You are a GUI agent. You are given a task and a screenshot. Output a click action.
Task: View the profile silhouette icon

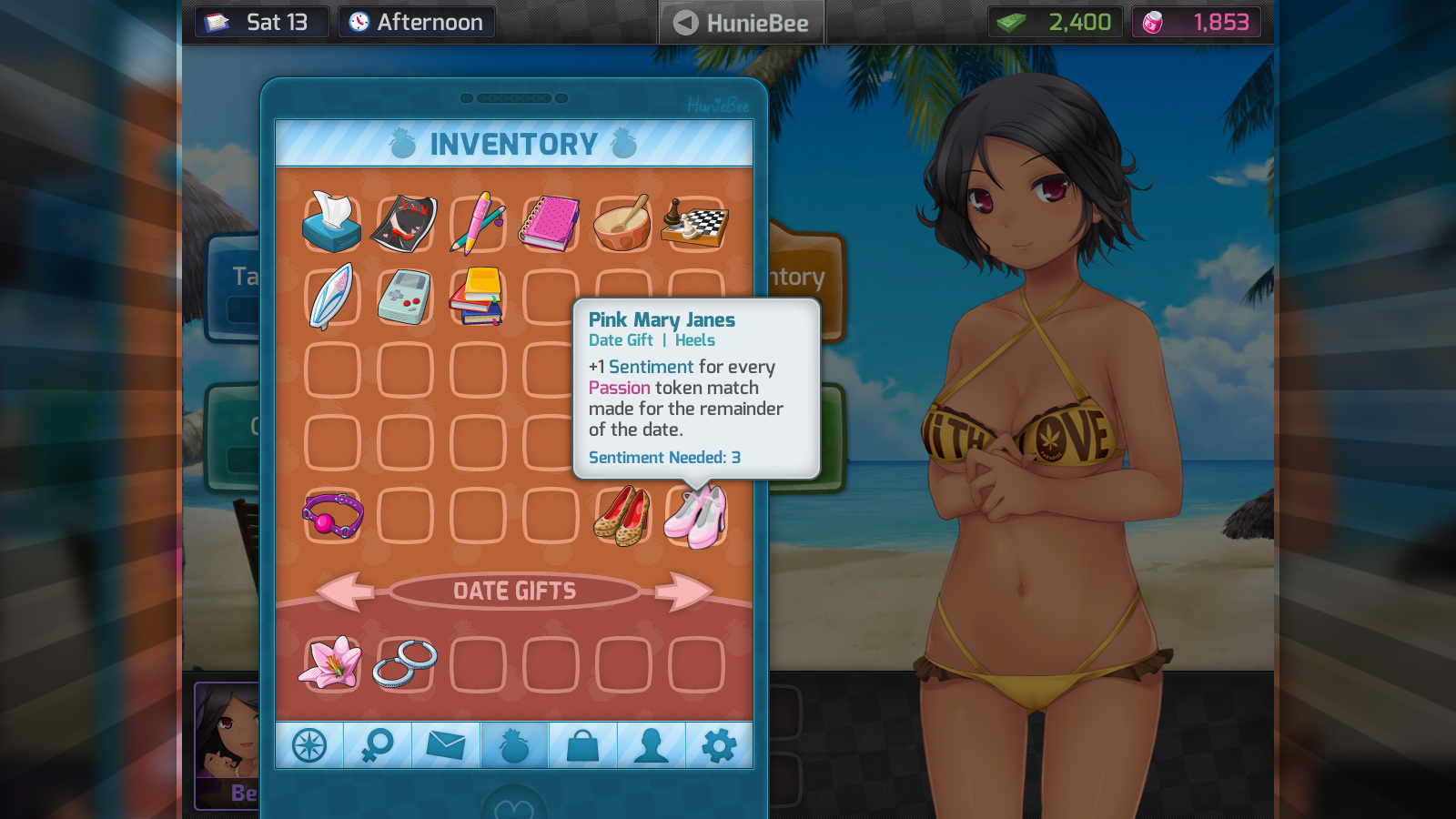[652, 744]
